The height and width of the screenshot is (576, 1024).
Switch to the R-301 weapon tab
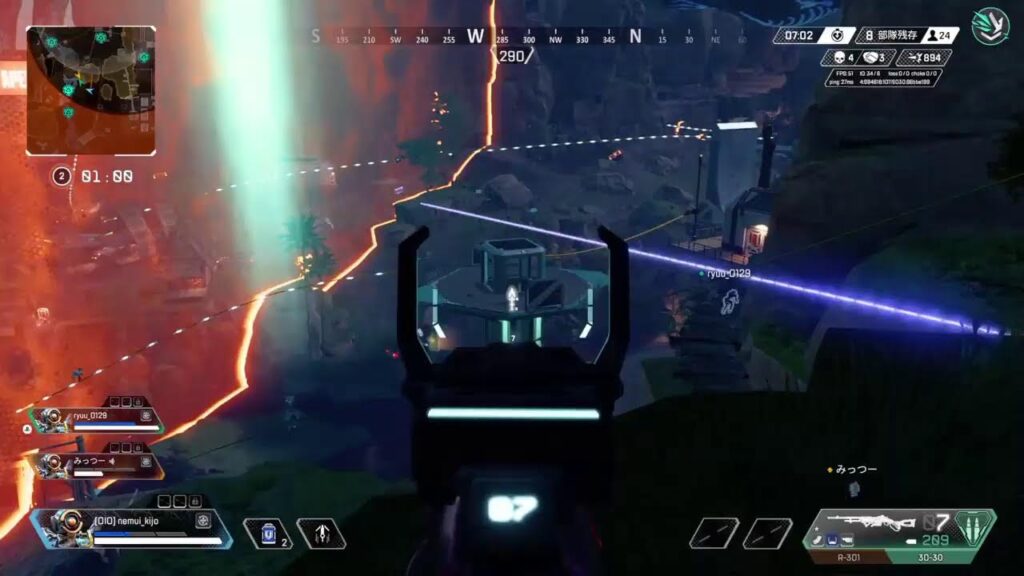coord(848,557)
